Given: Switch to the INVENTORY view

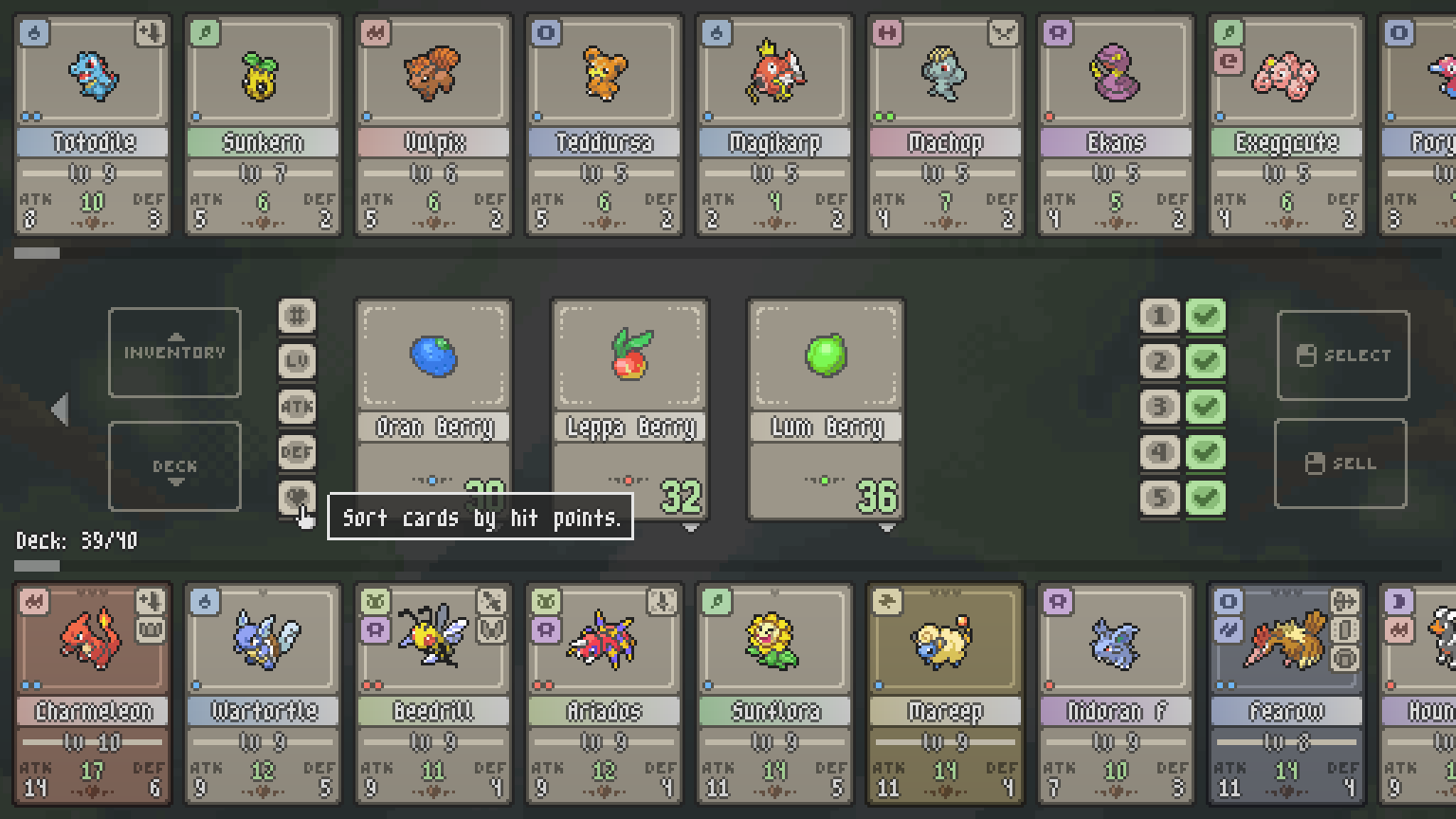Looking at the screenshot, I should click(x=174, y=352).
